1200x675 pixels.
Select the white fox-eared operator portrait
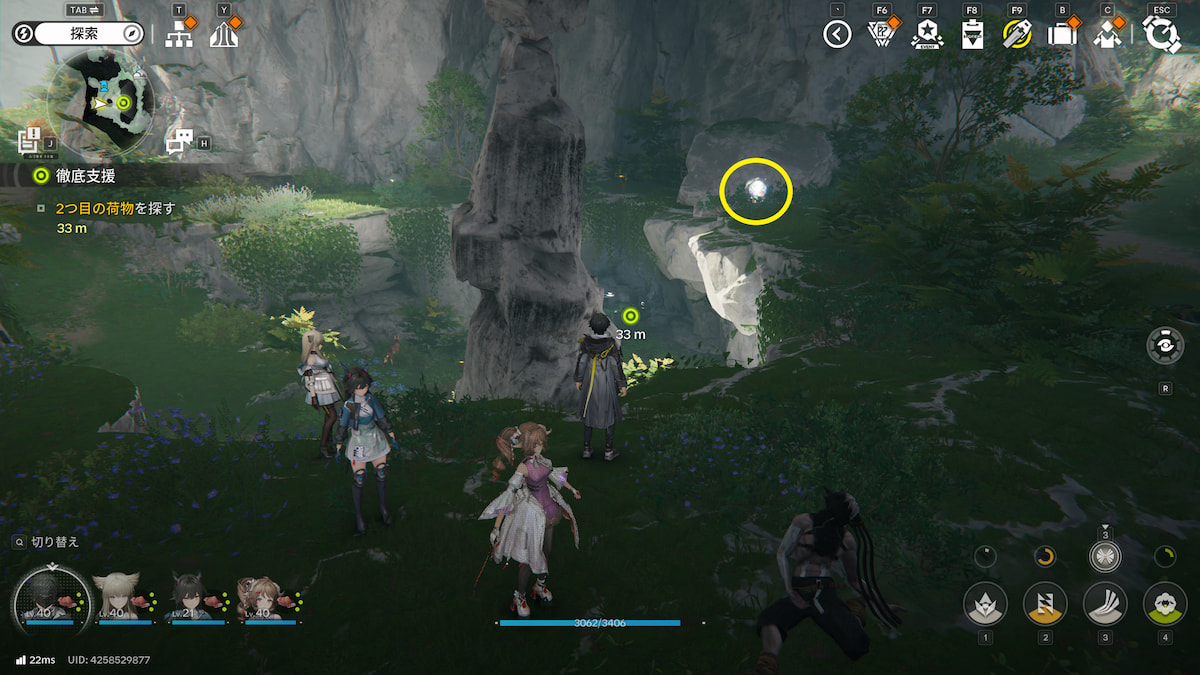click(117, 596)
